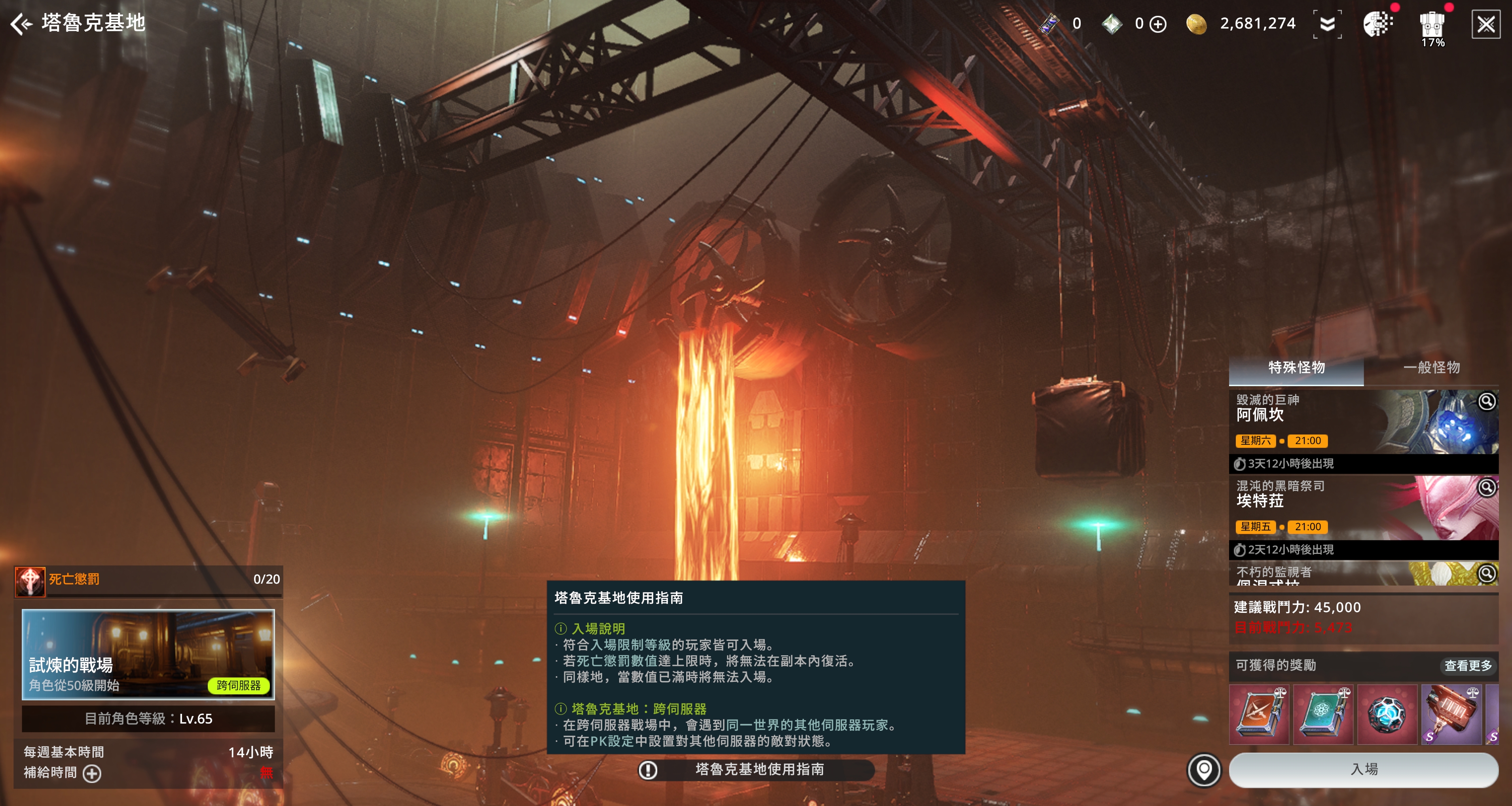Inspect boss 阿佩坎 with magnifier

coord(1487,402)
